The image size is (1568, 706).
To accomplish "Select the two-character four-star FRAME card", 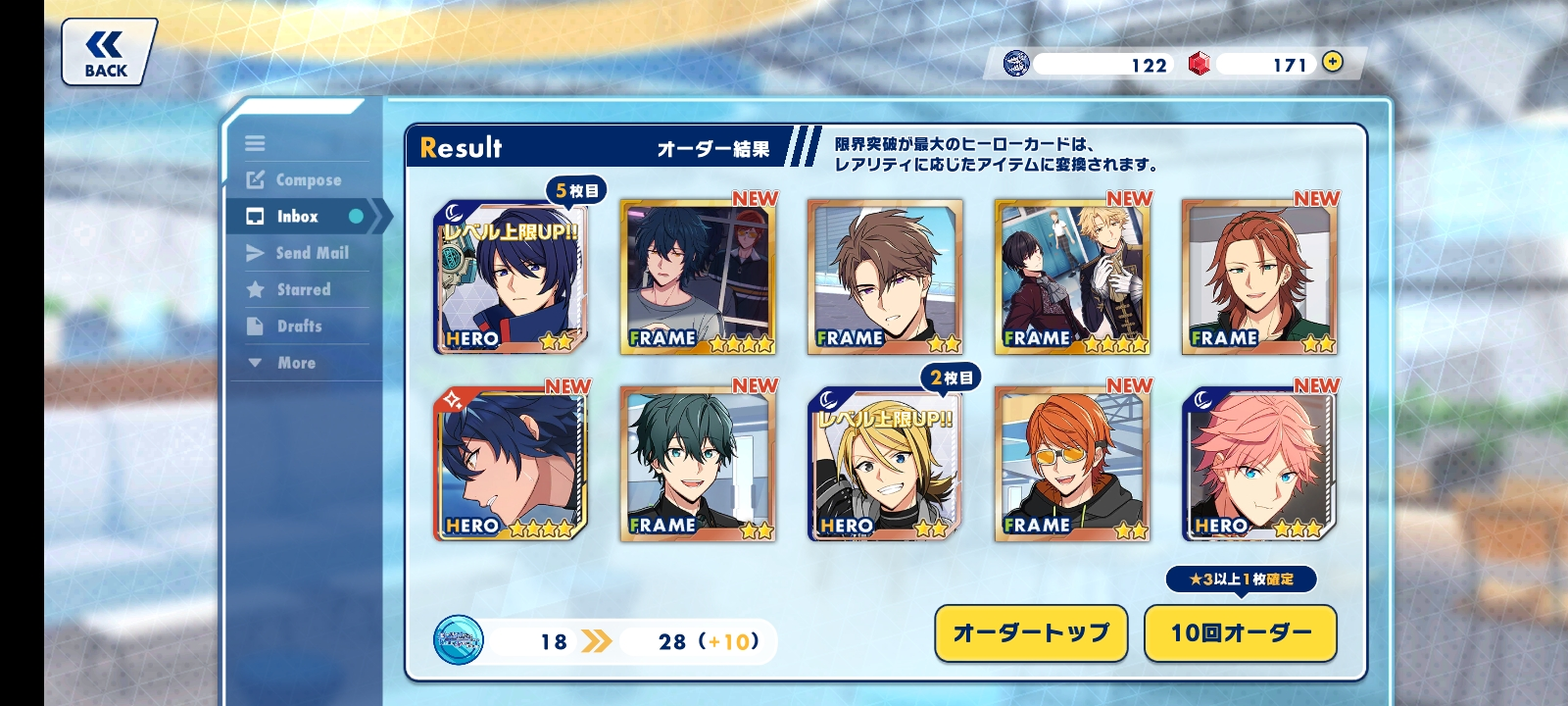I will (1072, 277).
